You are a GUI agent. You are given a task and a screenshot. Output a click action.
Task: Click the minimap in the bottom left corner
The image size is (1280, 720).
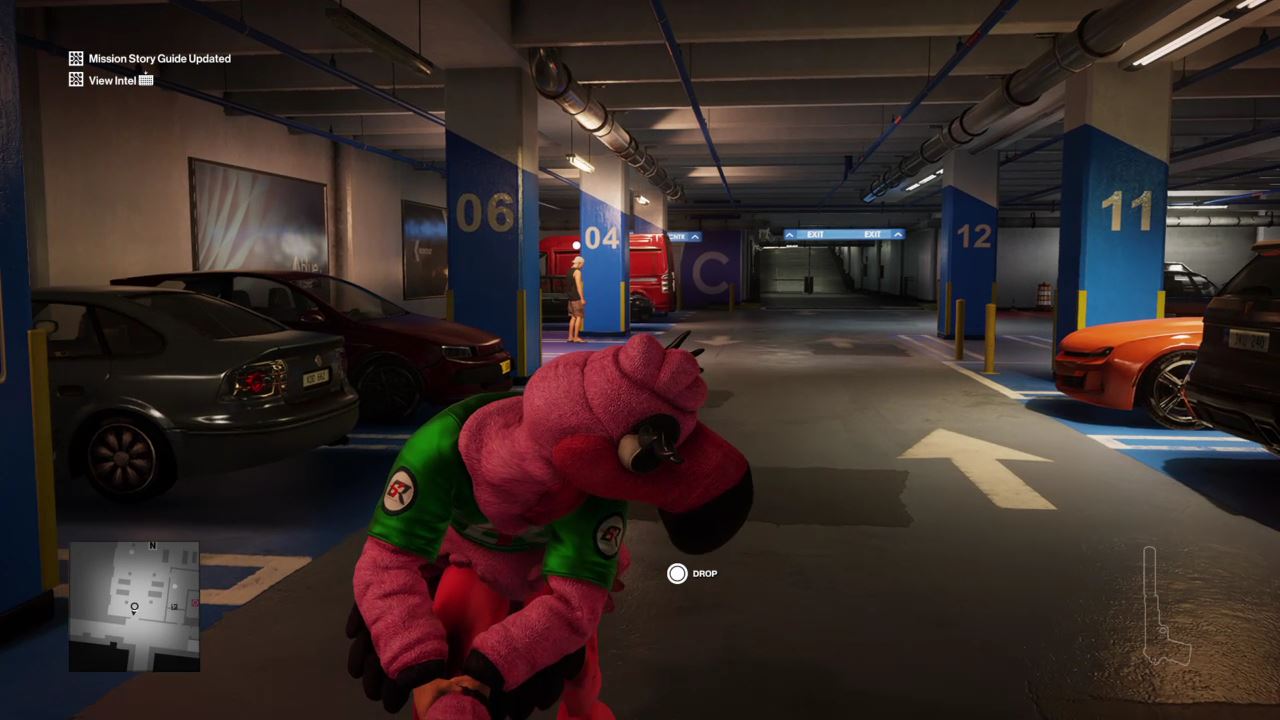click(133, 605)
